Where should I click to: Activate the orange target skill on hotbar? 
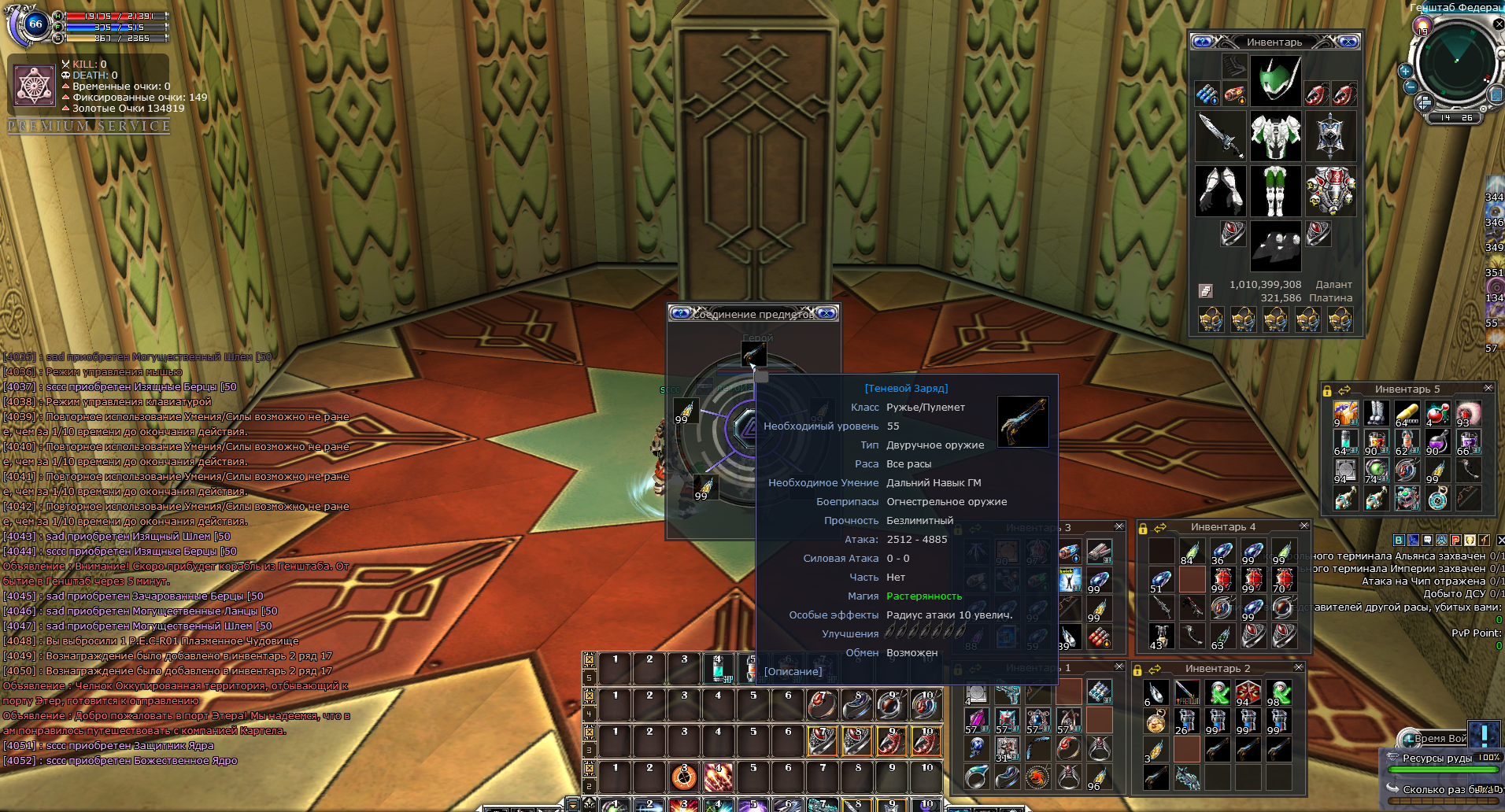point(683,777)
